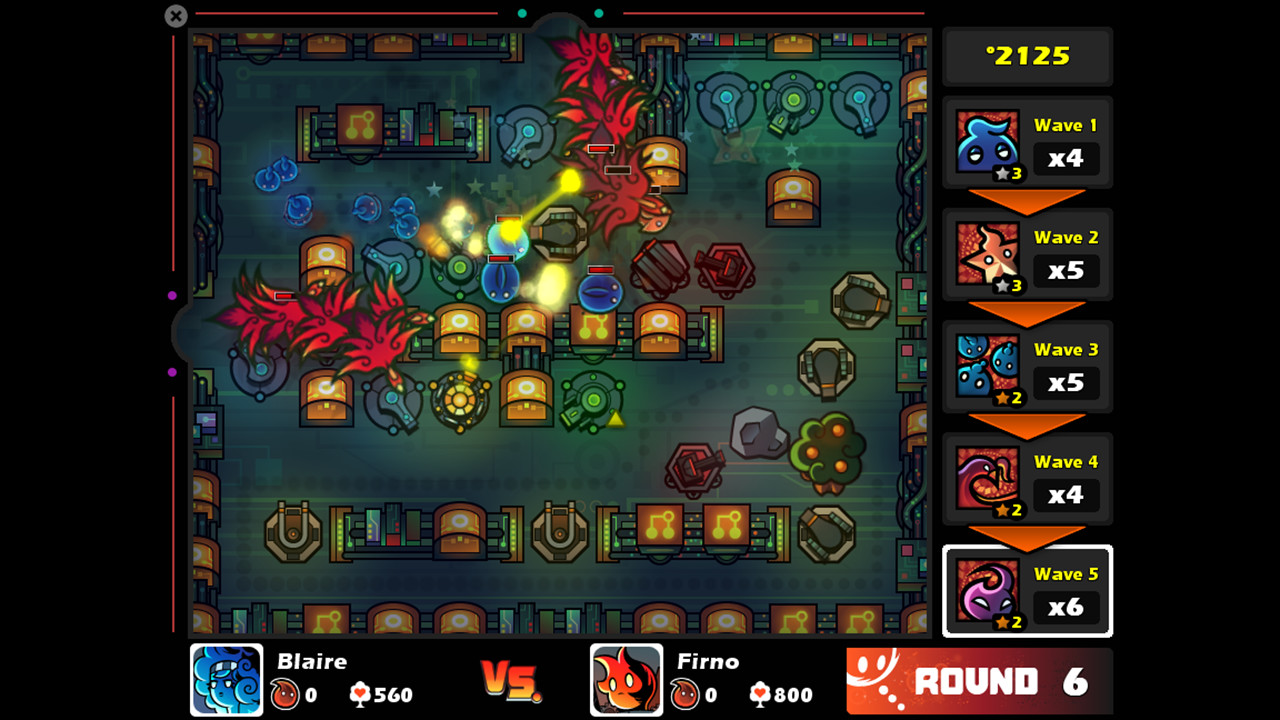
Task: Select the Wave 1 blue blob enemy icon
Action: (988, 141)
